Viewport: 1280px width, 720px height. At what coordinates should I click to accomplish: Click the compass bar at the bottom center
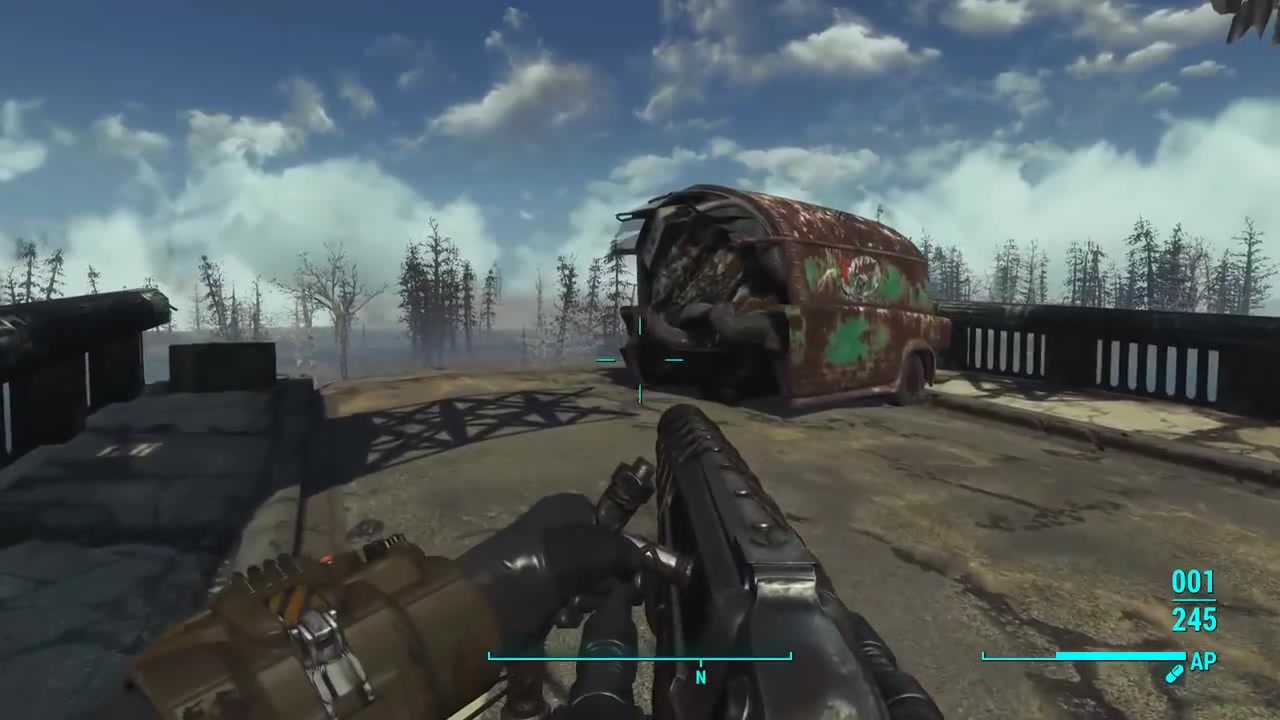(x=640, y=657)
